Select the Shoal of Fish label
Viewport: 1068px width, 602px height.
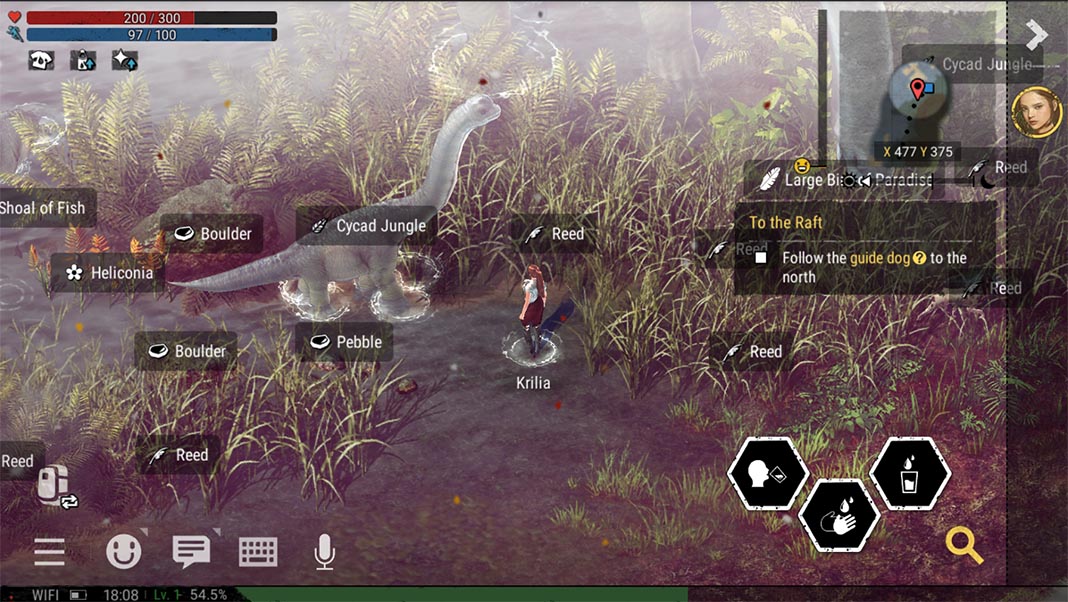click(45, 208)
